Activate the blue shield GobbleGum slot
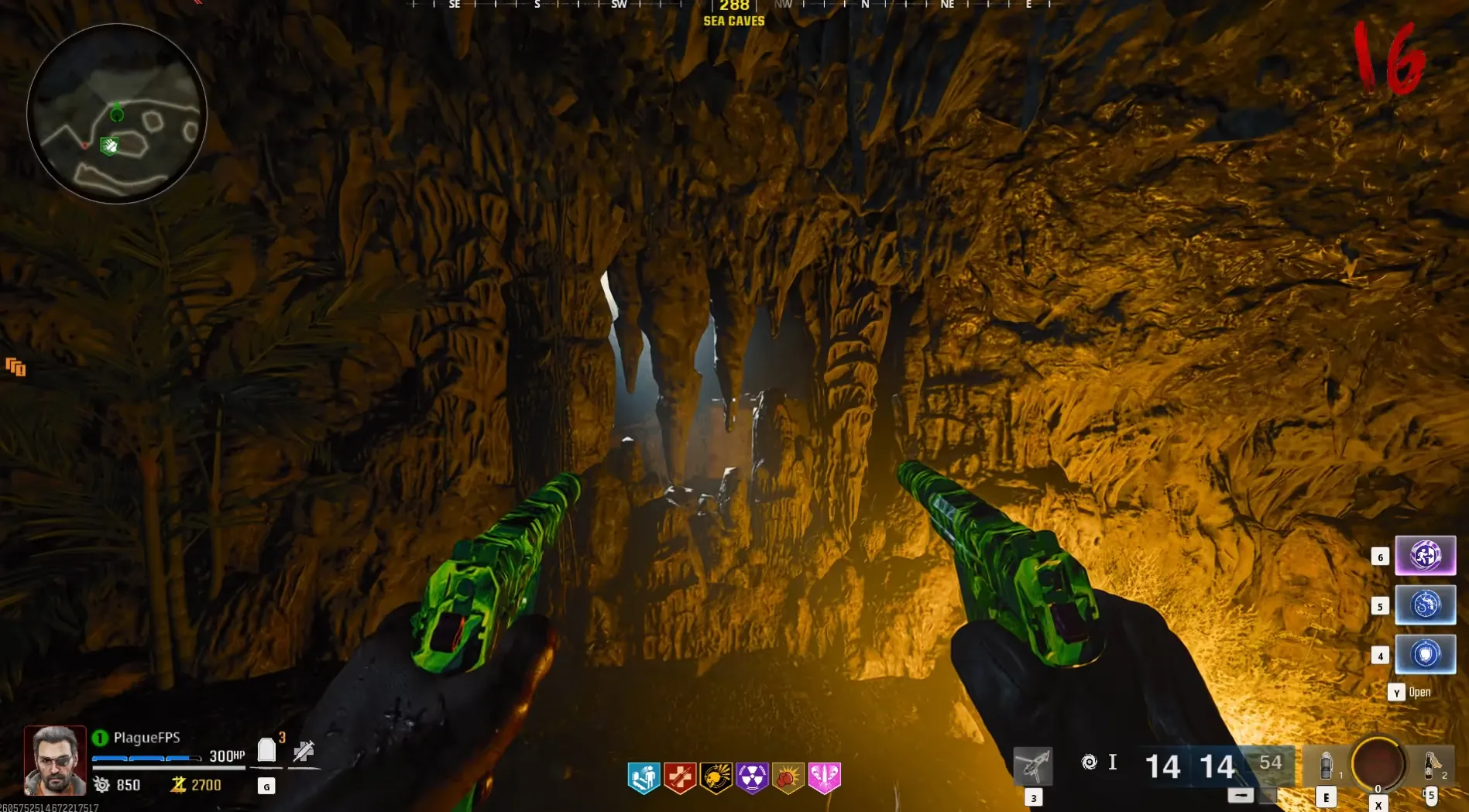This screenshot has width=1469, height=812. click(x=1425, y=655)
